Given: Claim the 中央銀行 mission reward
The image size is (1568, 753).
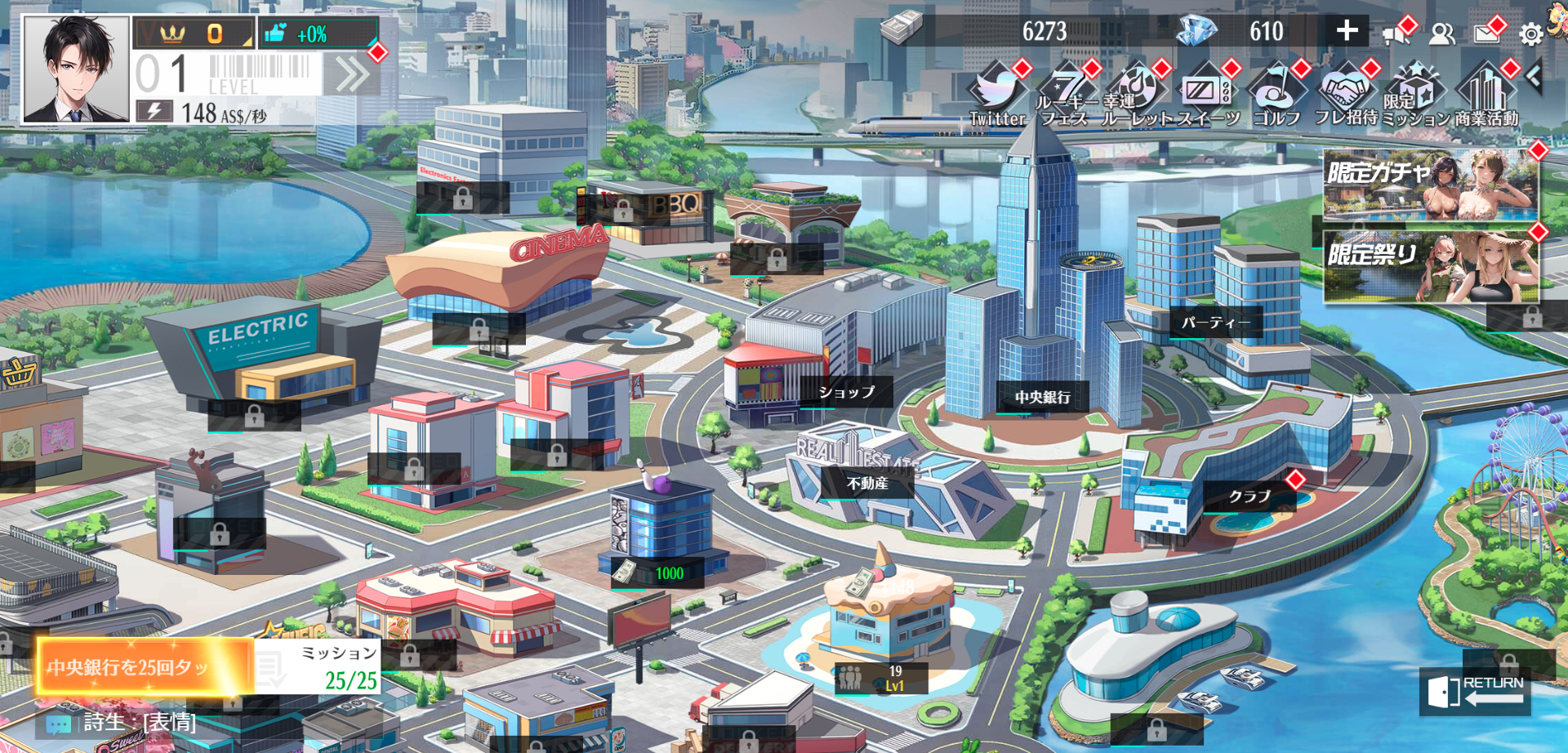Looking at the screenshot, I should tap(144, 666).
